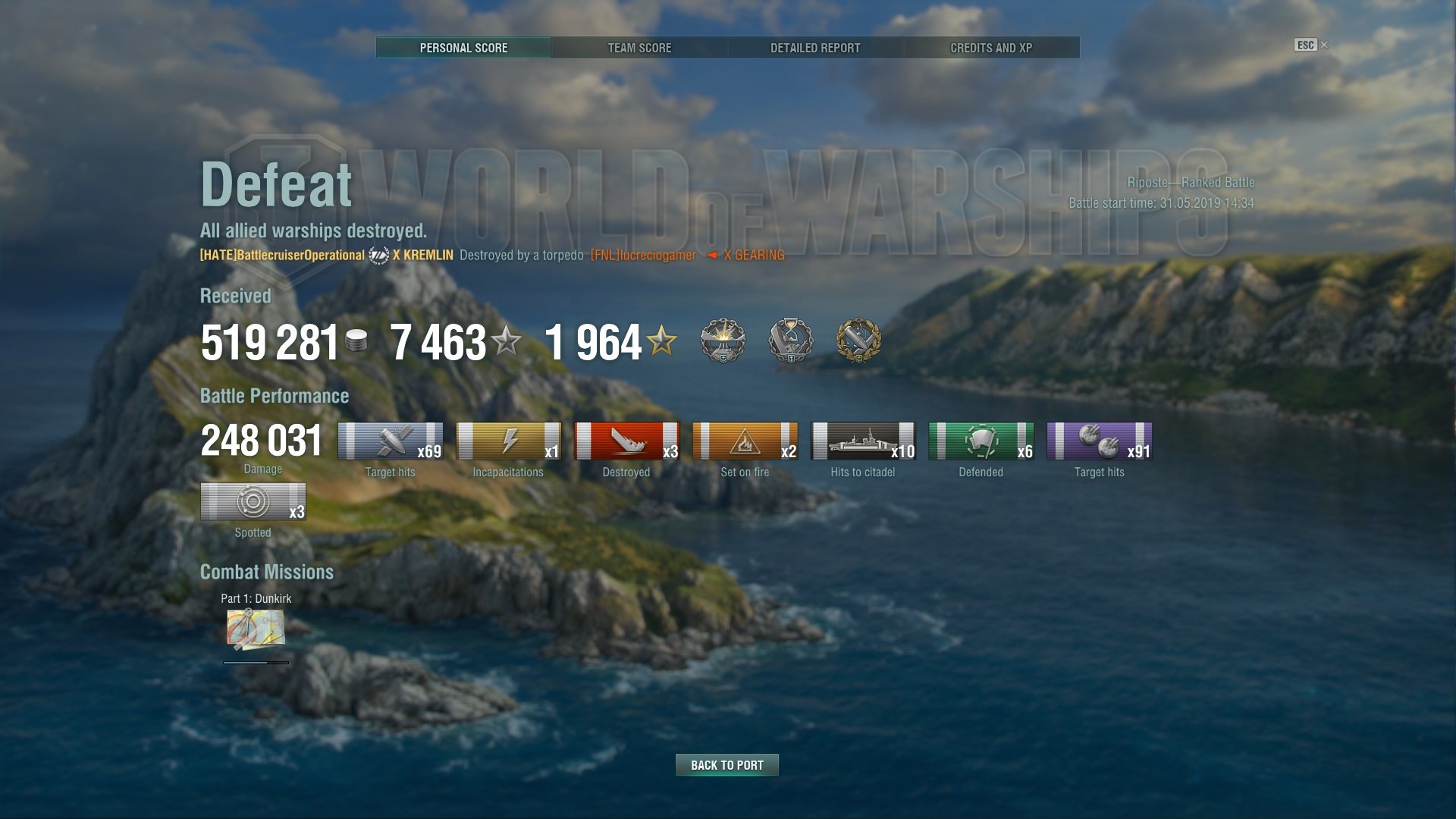Select the hourglass achievement medal
The height and width of the screenshot is (819, 1456).
point(791,340)
